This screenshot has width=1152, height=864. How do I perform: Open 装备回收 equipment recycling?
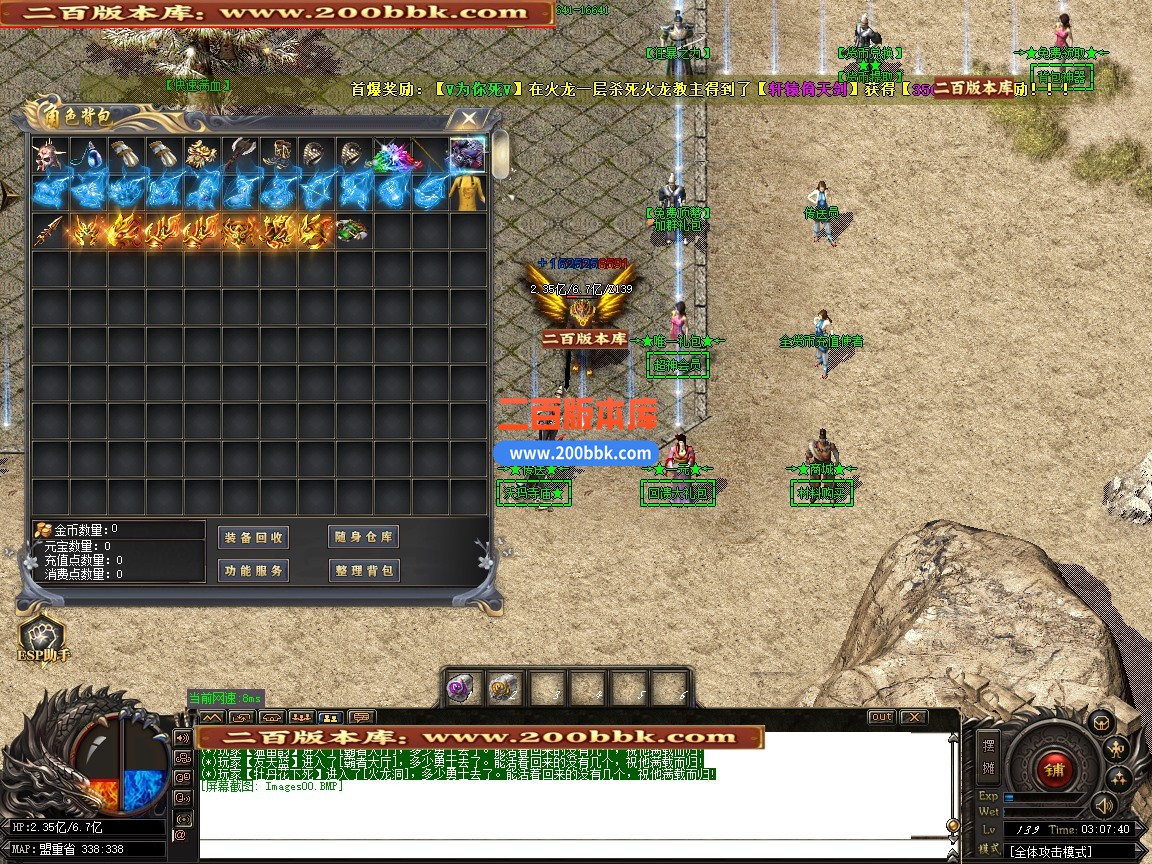[x=253, y=537]
